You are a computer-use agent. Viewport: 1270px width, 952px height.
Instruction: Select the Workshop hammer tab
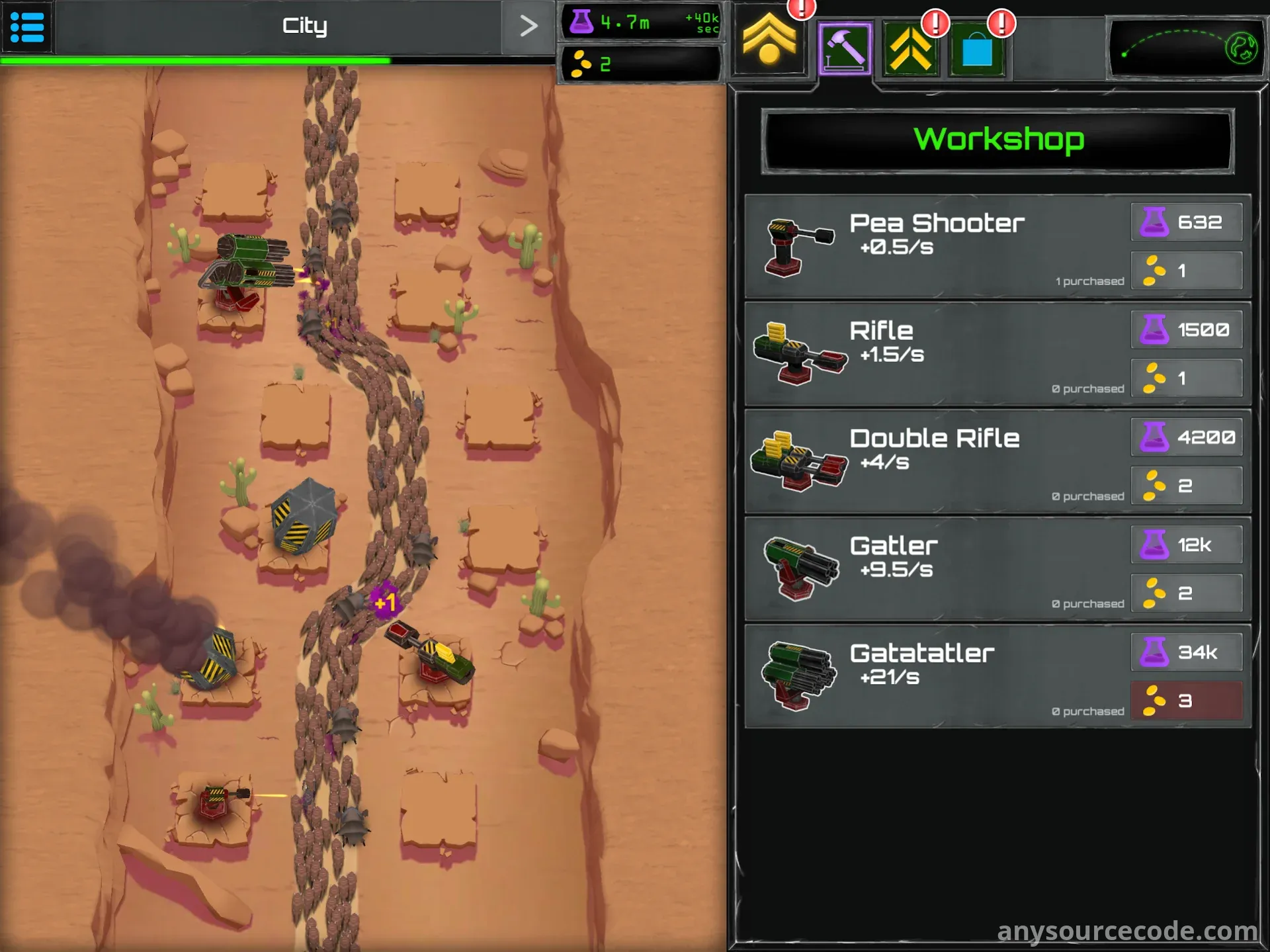845,48
